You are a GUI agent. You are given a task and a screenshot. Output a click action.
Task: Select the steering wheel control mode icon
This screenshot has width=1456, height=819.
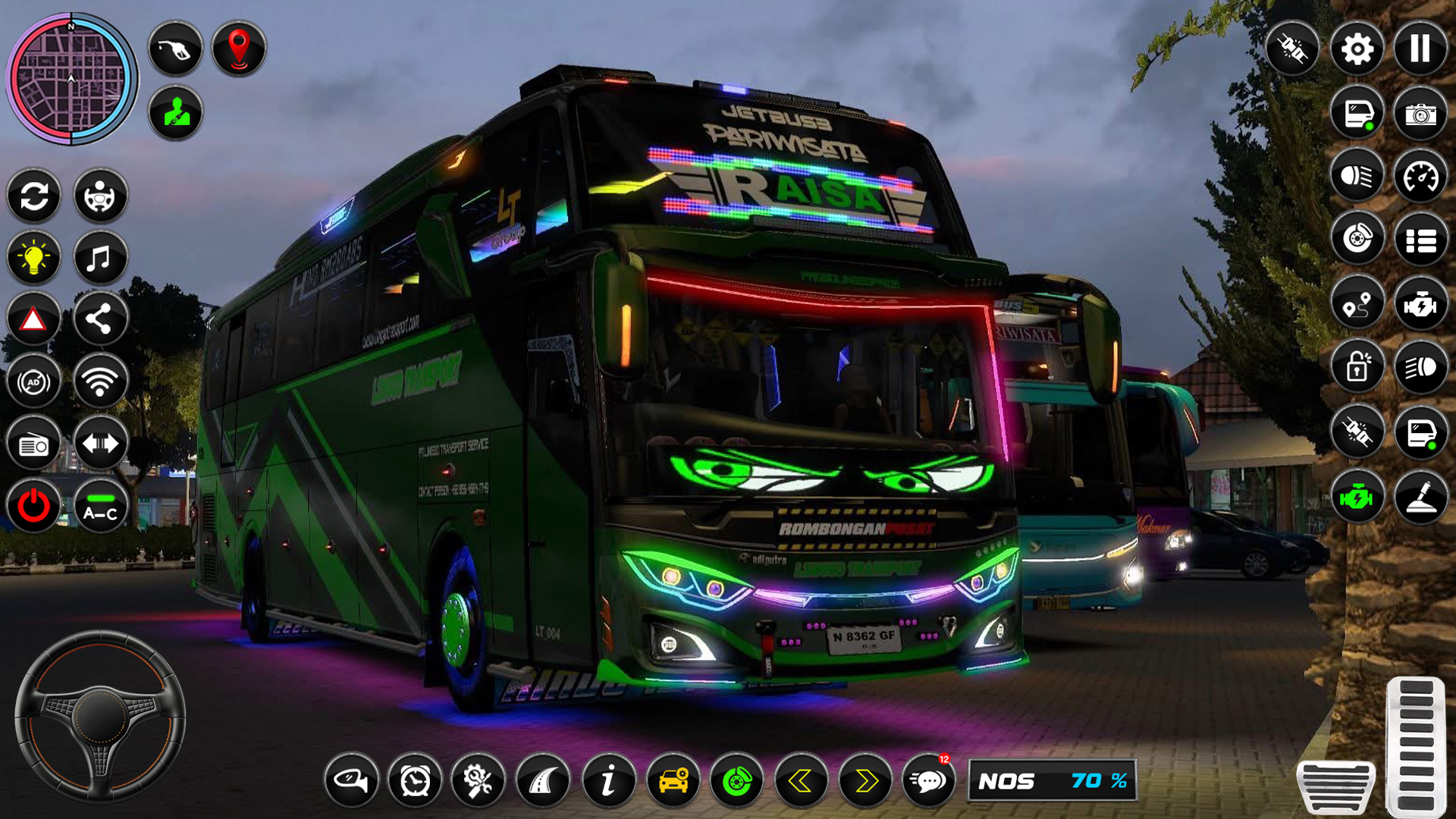(99, 196)
